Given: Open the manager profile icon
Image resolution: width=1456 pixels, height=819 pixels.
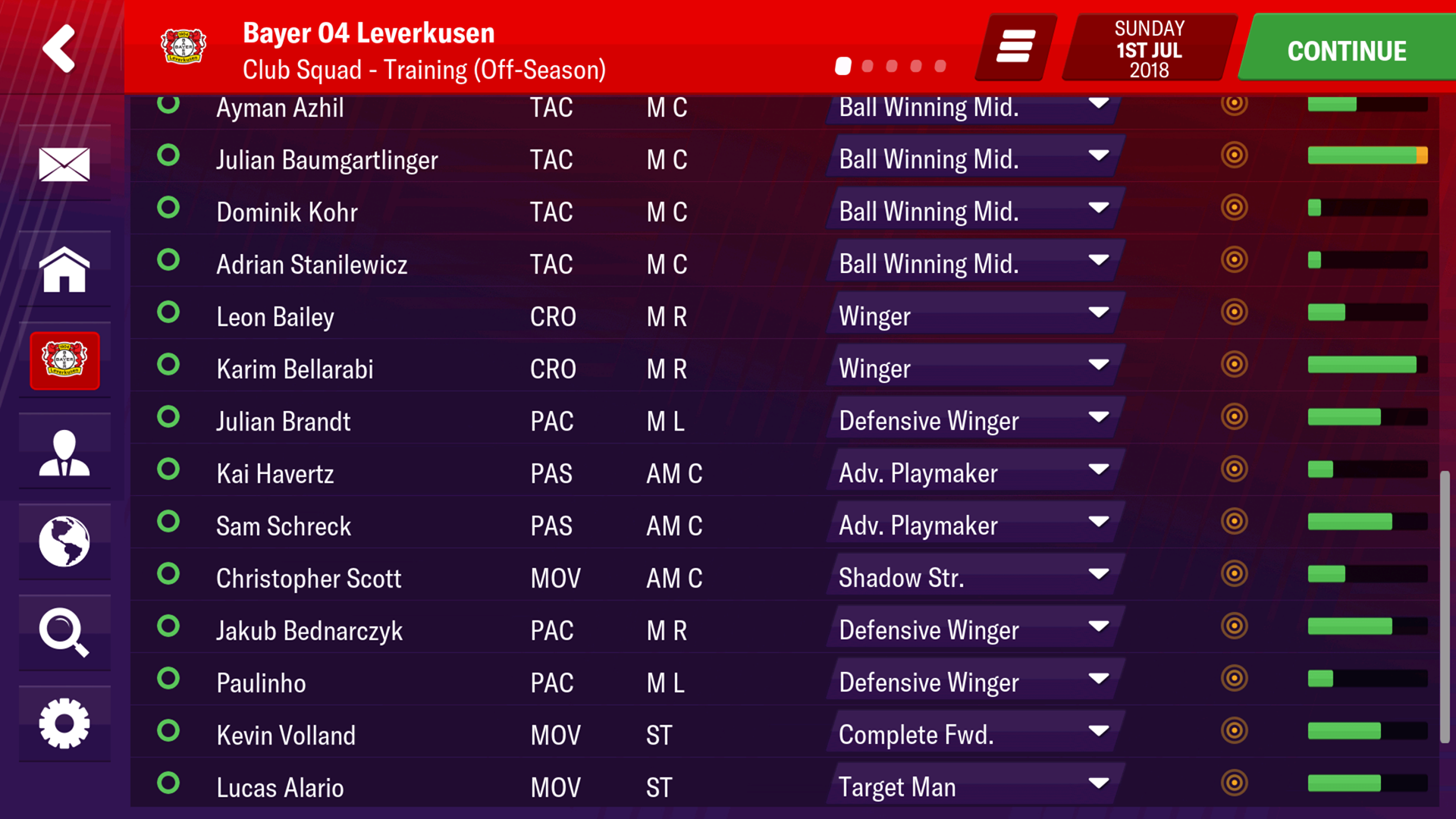Looking at the screenshot, I should (x=64, y=451).
